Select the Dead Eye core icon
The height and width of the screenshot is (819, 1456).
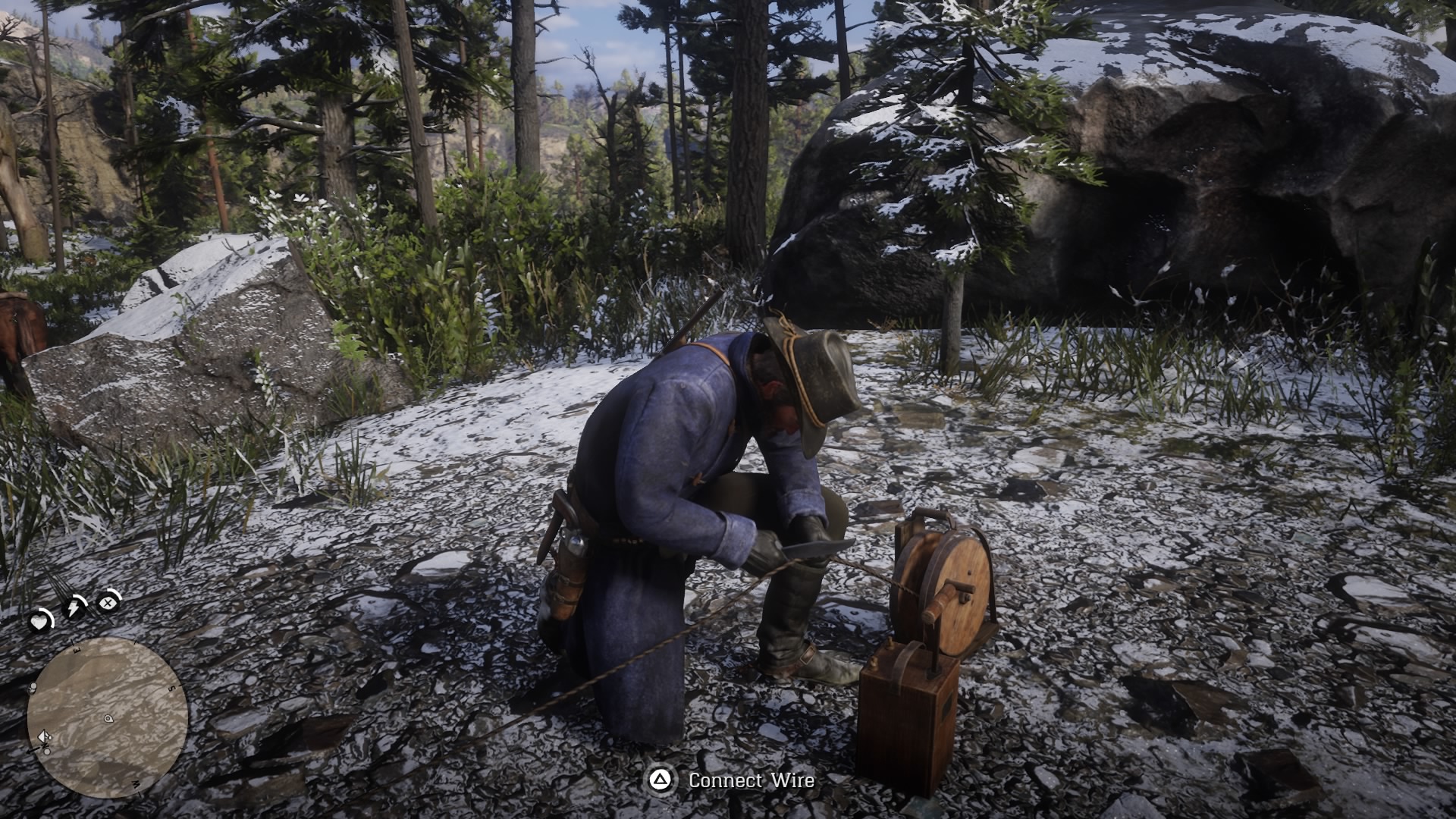(108, 603)
